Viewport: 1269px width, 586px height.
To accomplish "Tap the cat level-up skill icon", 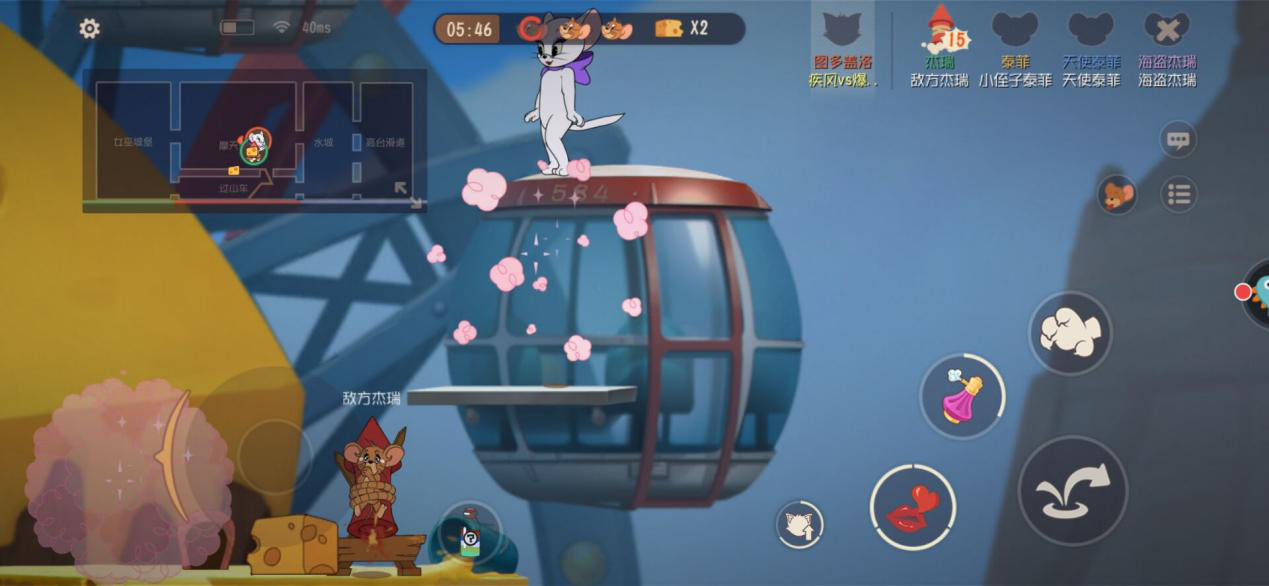I will 800,524.
